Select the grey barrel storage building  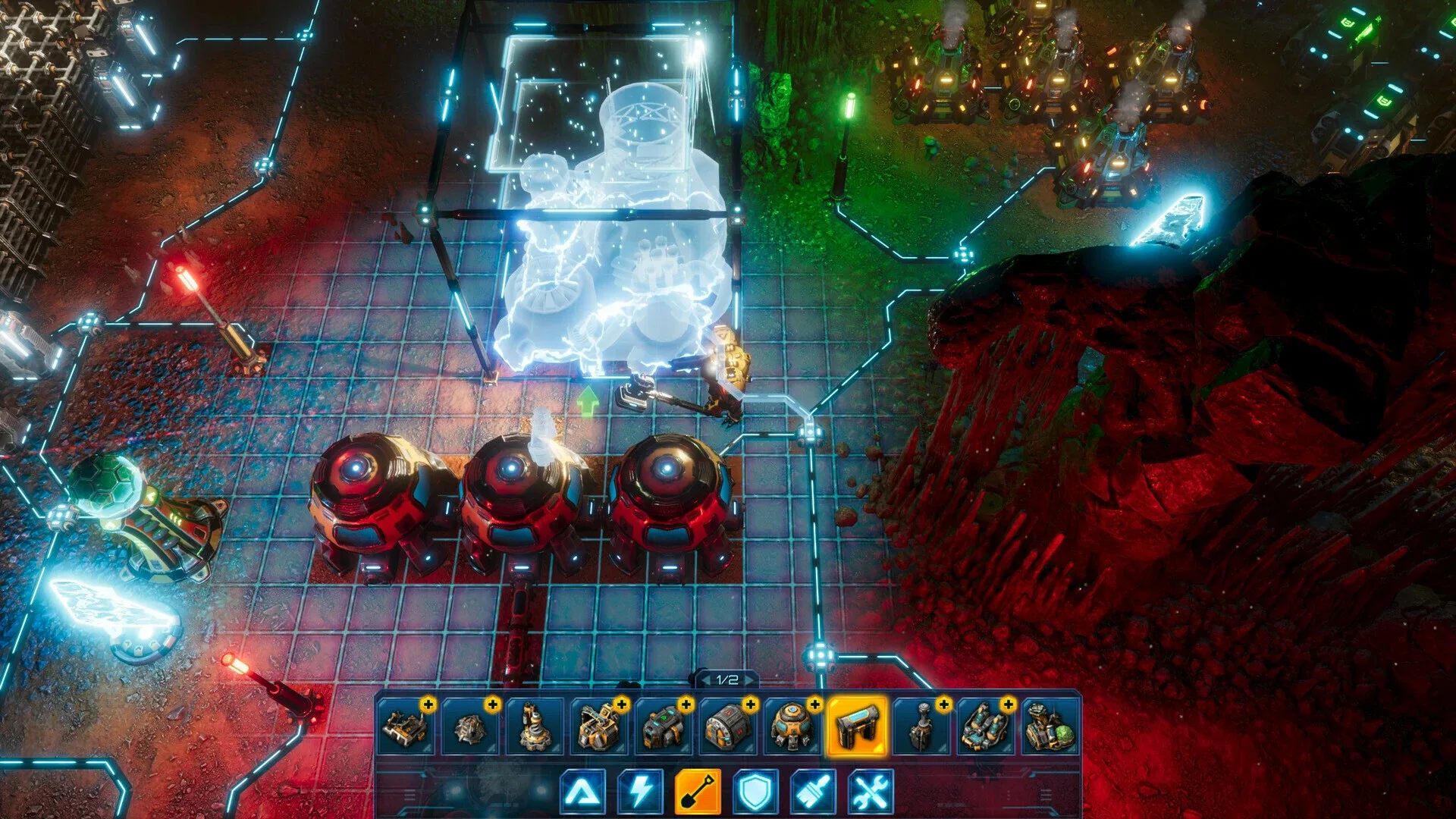728,726
